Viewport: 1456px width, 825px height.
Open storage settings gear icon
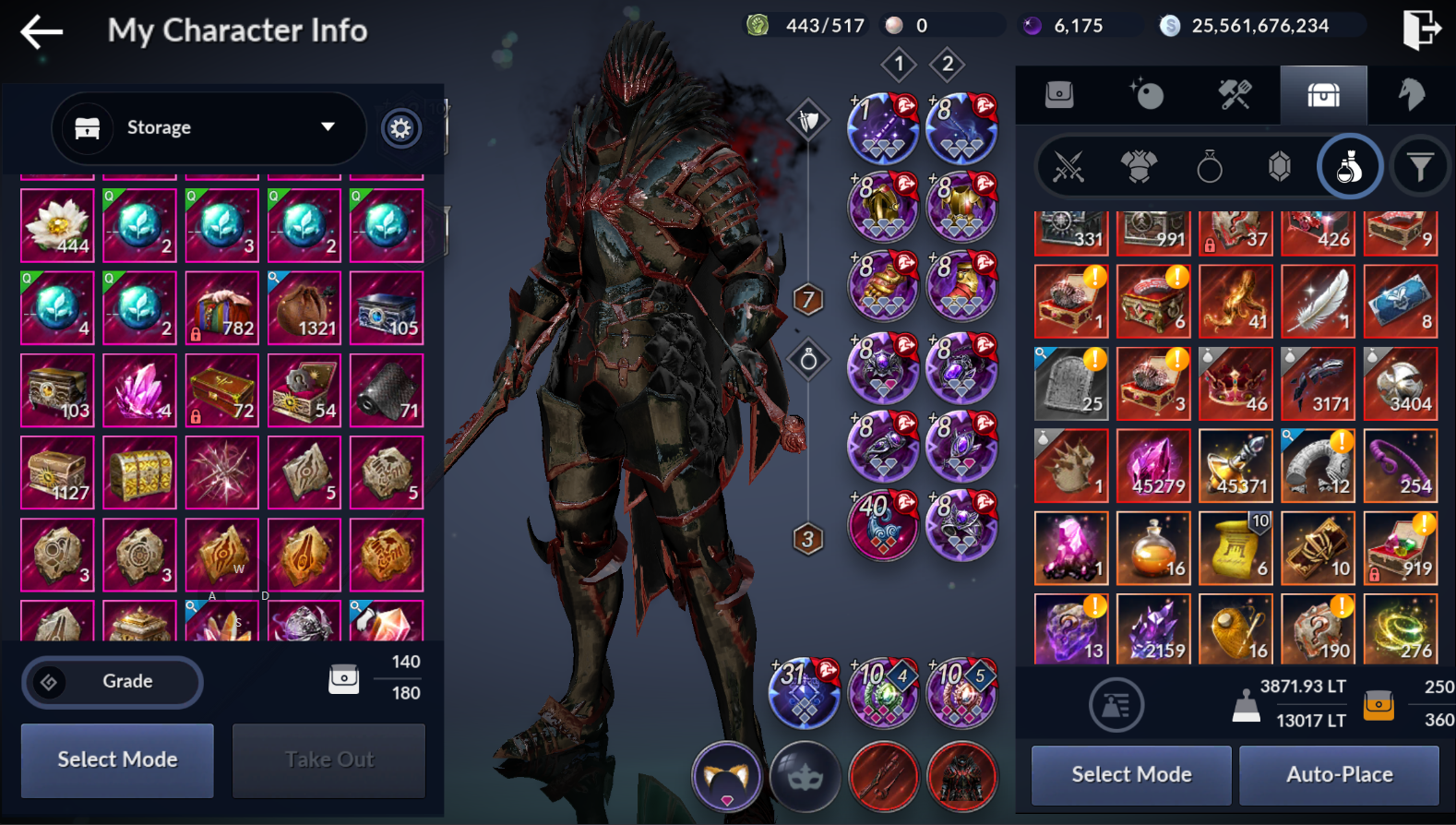(x=400, y=128)
